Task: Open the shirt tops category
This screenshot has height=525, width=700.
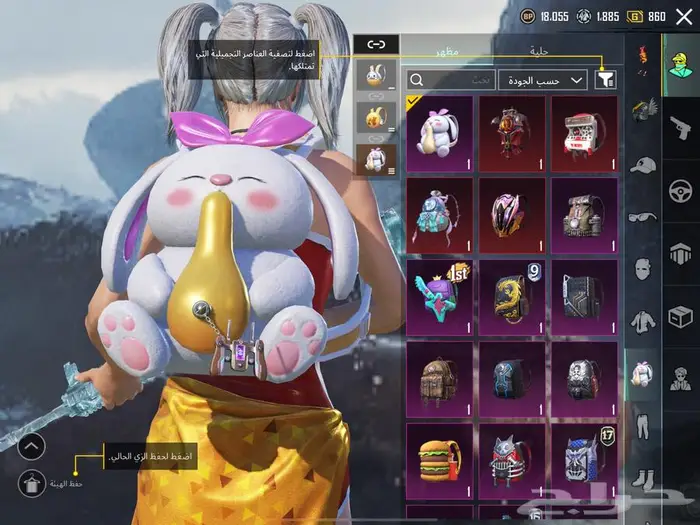Action: click(x=641, y=321)
